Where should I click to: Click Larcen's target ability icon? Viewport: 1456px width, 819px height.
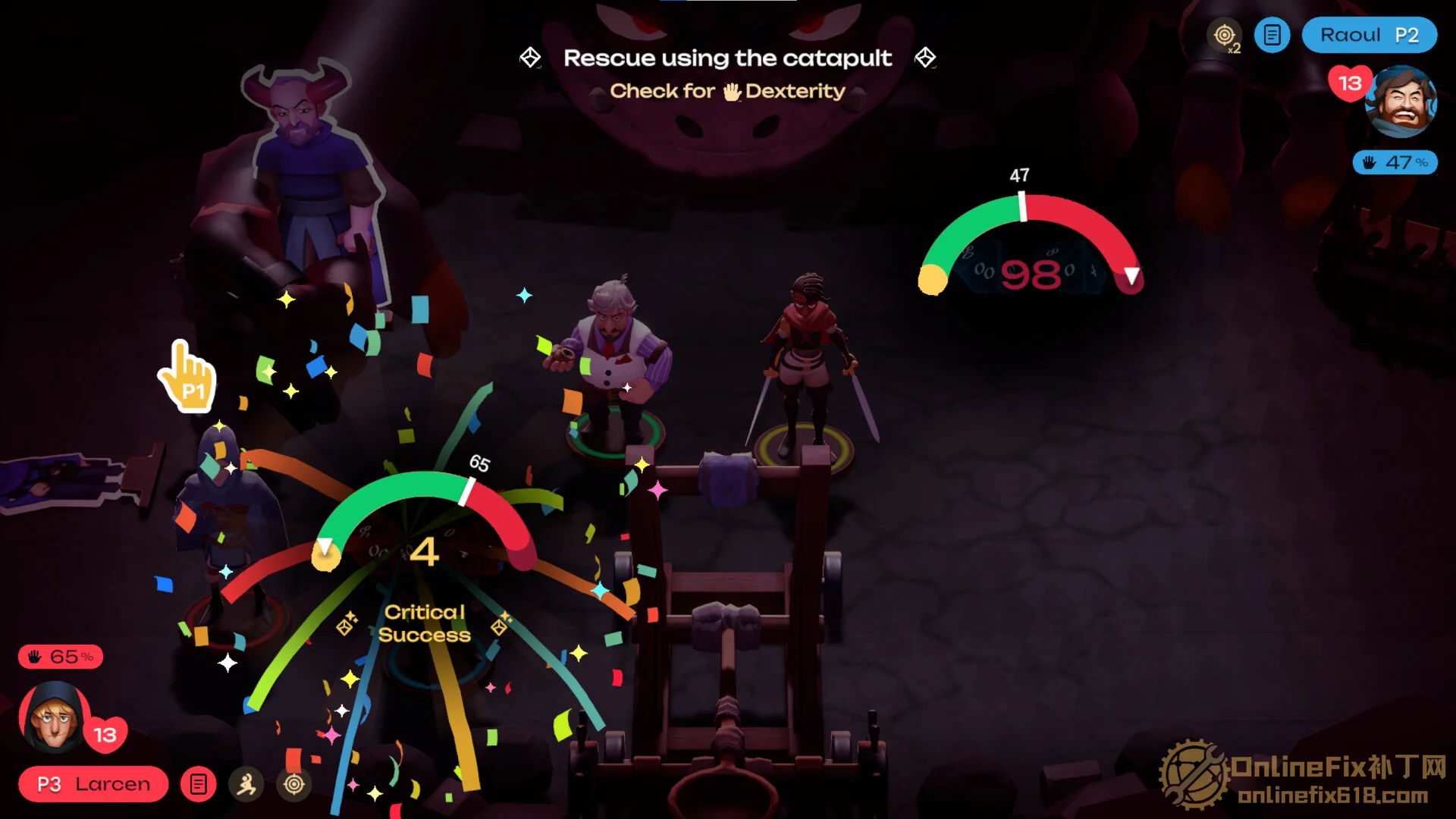click(294, 784)
